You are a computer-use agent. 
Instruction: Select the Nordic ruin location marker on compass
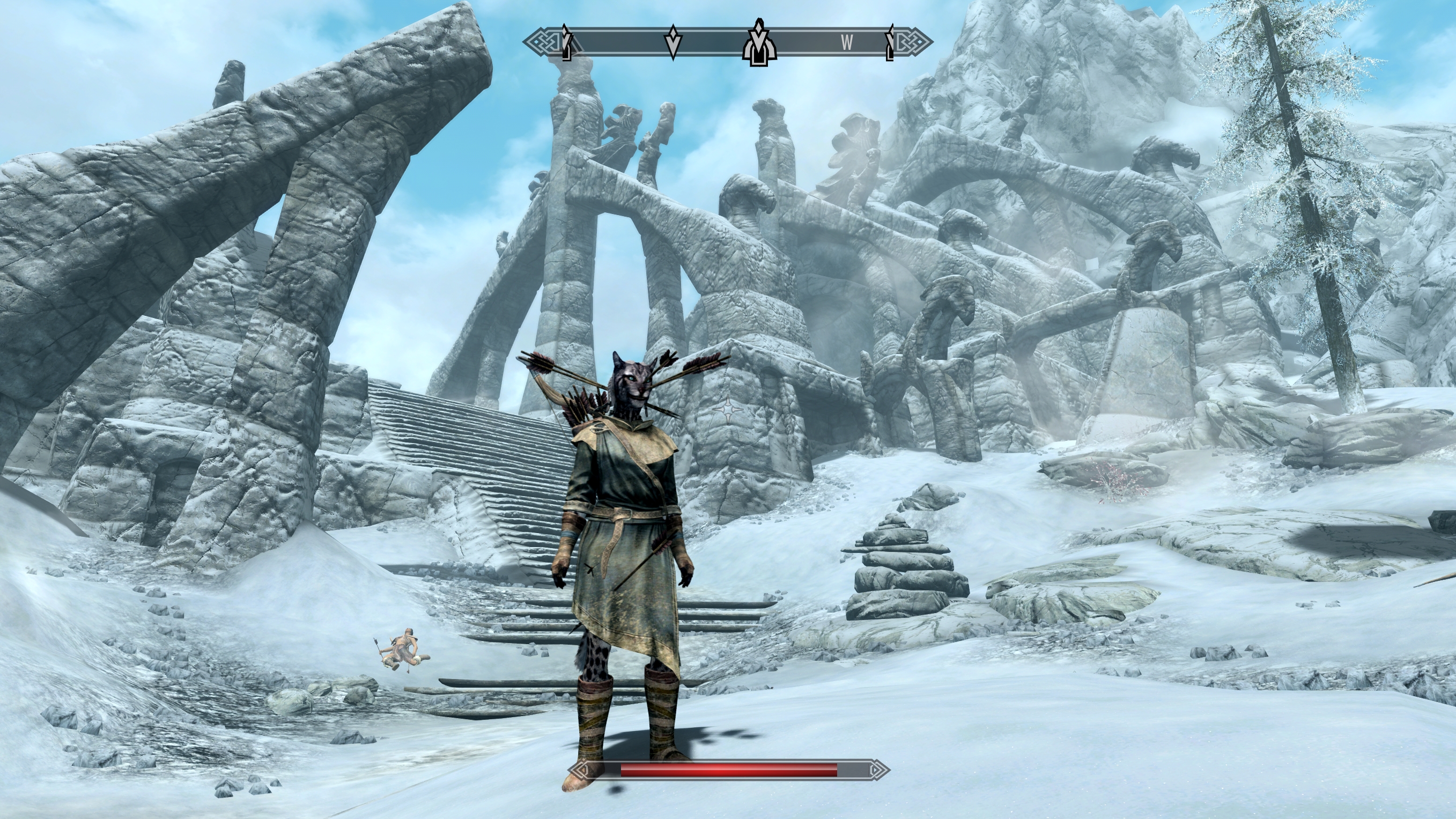tap(759, 44)
